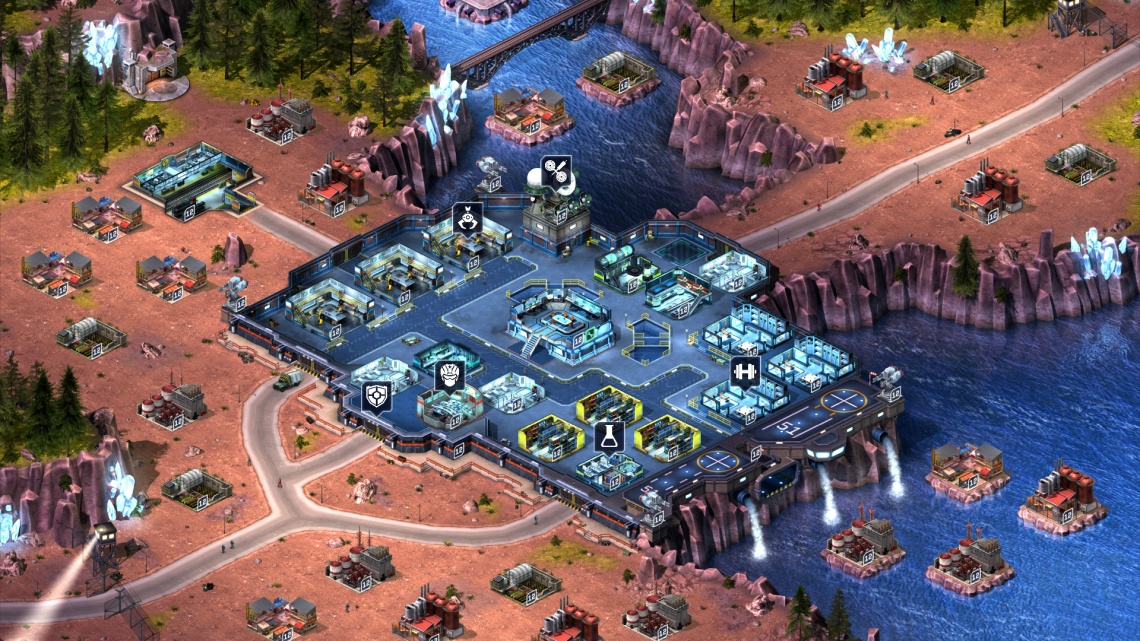Open the satellite and gear facility icon
Image resolution: width=1140 pixels, height=641 pixels.
[x=556, y=171]
